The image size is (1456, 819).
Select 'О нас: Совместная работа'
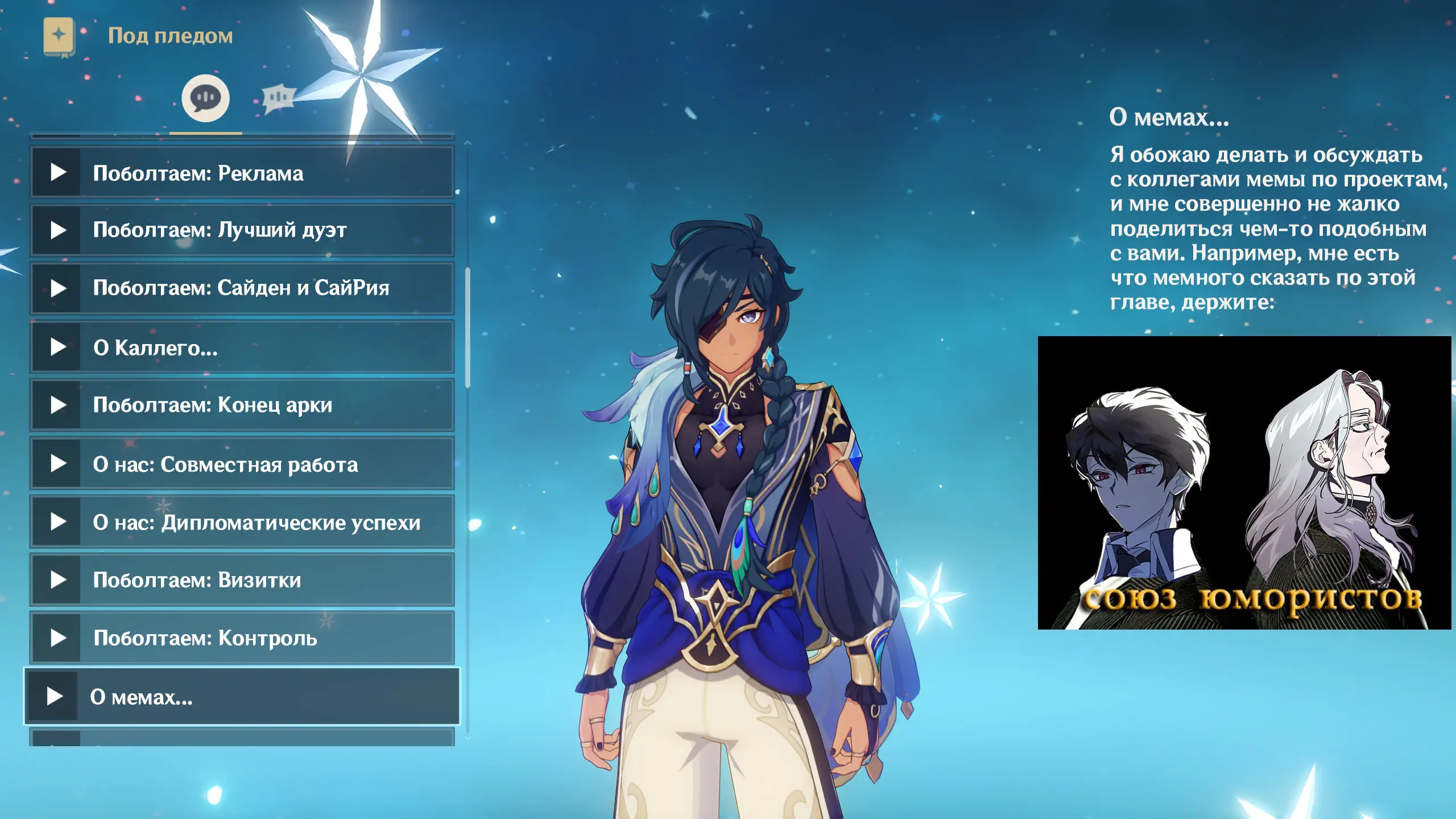(242, 464)
